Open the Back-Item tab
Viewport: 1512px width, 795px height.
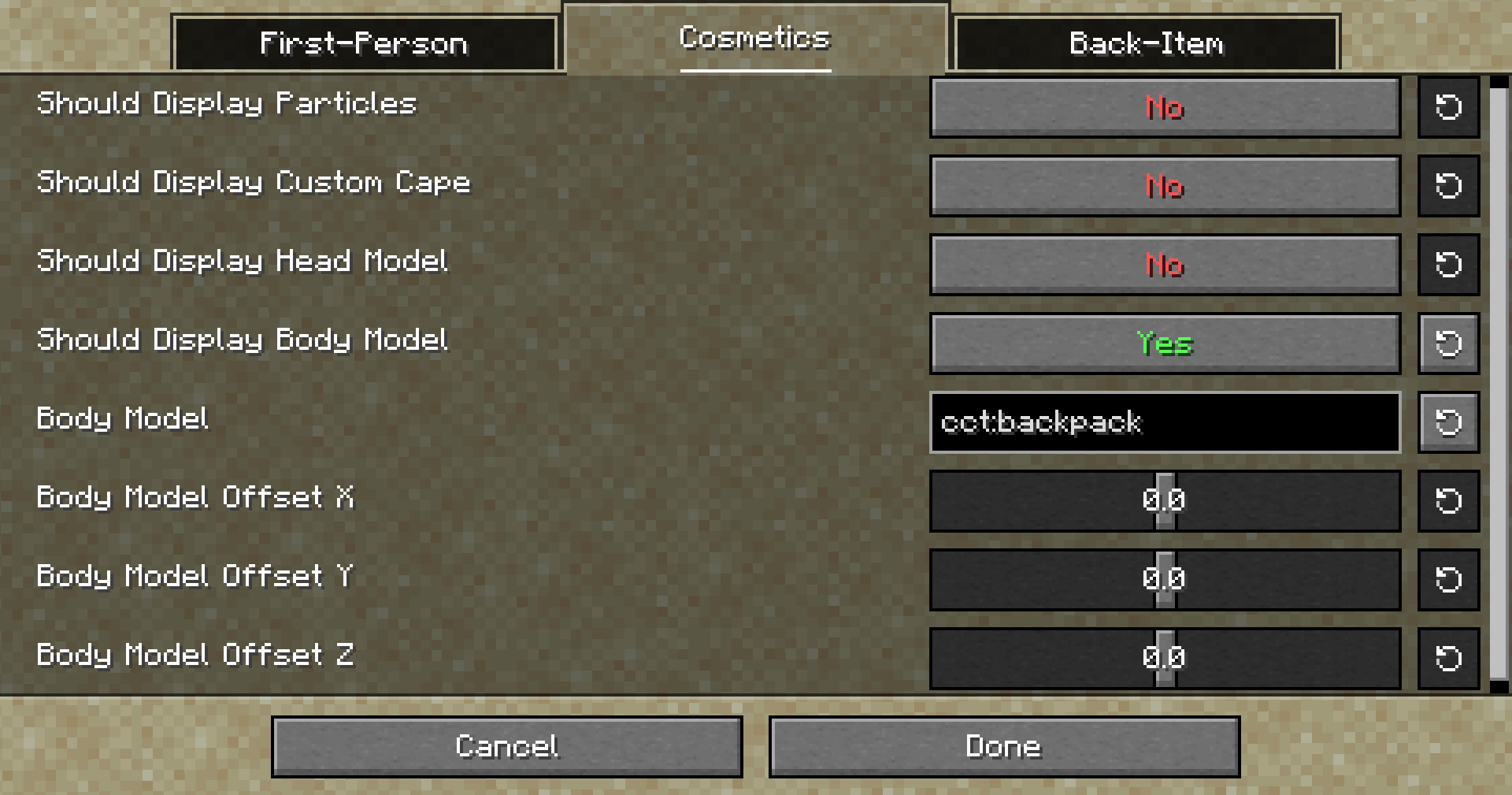pos(1146,43)
